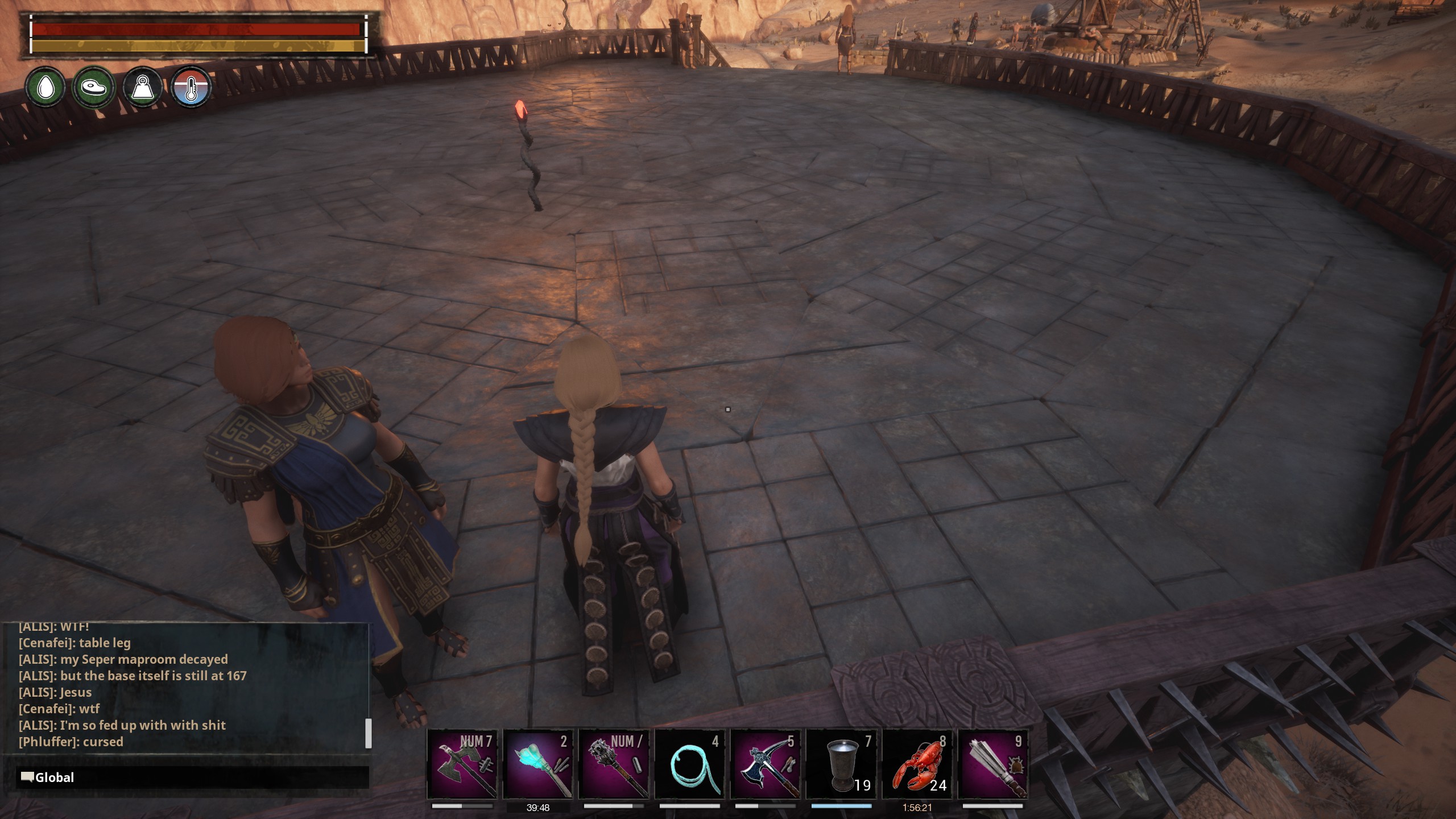Viewport: 1456px width, 819px height.
Task: Click the thirst water drop icon
Action: coord(45,87)
